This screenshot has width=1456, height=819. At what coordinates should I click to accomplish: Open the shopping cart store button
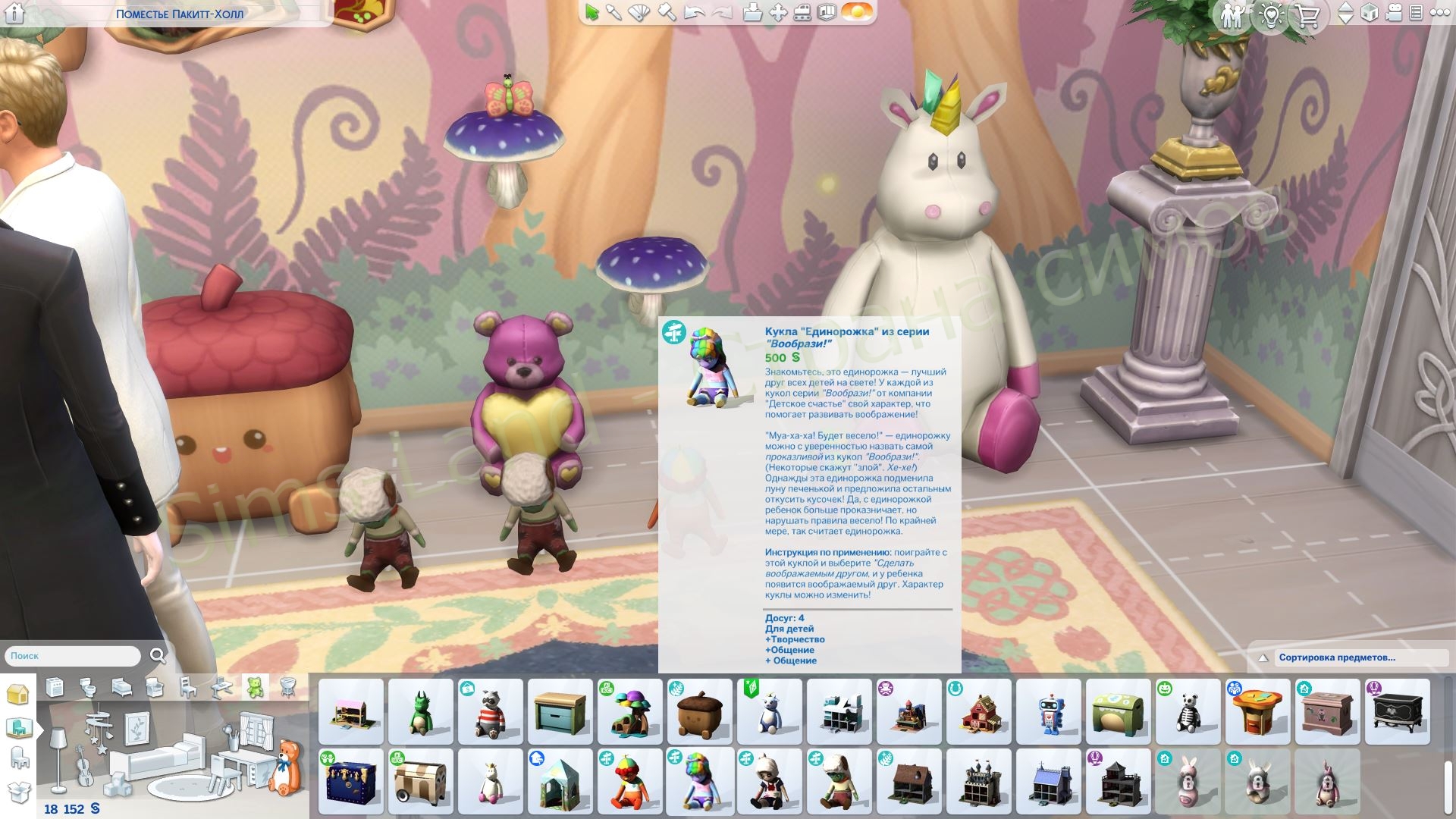click(1307, 15)
